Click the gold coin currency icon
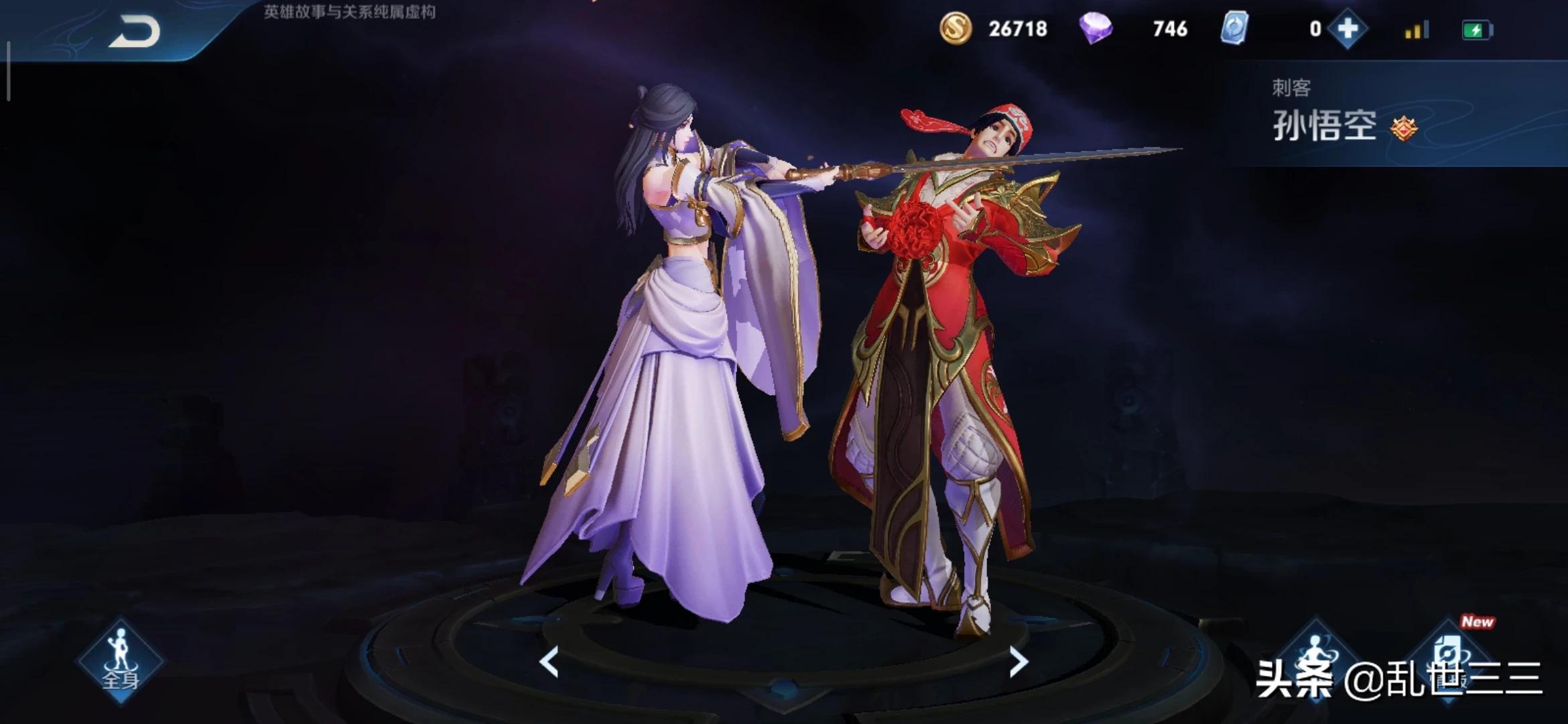Image resolution: width=1568 pixels, height=724 pixels. point(955,29)
